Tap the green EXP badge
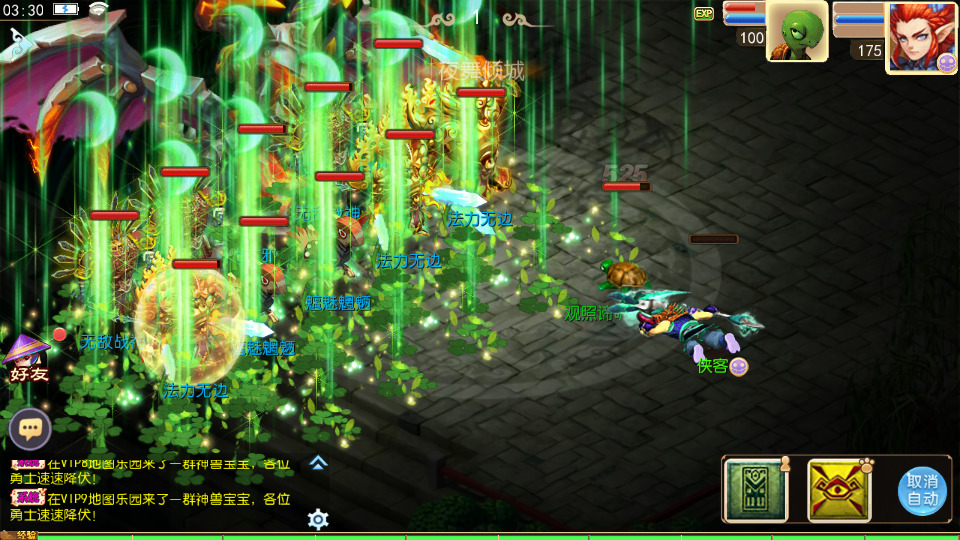Image resolution: width=960 pixels, height=540 pixels. tap(704, 13)
